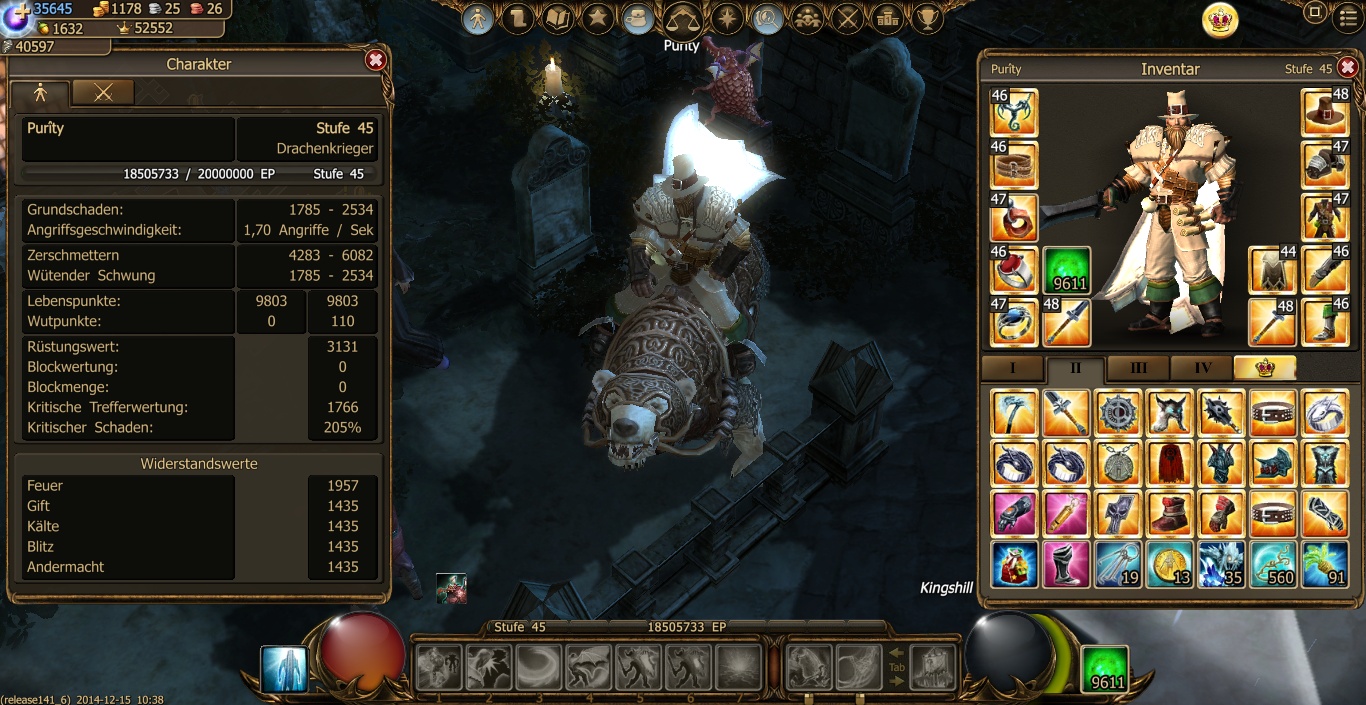Select the equipped pilgrim hat slot
This screenshot has height=705, width=1366.
coord(1325,113)
